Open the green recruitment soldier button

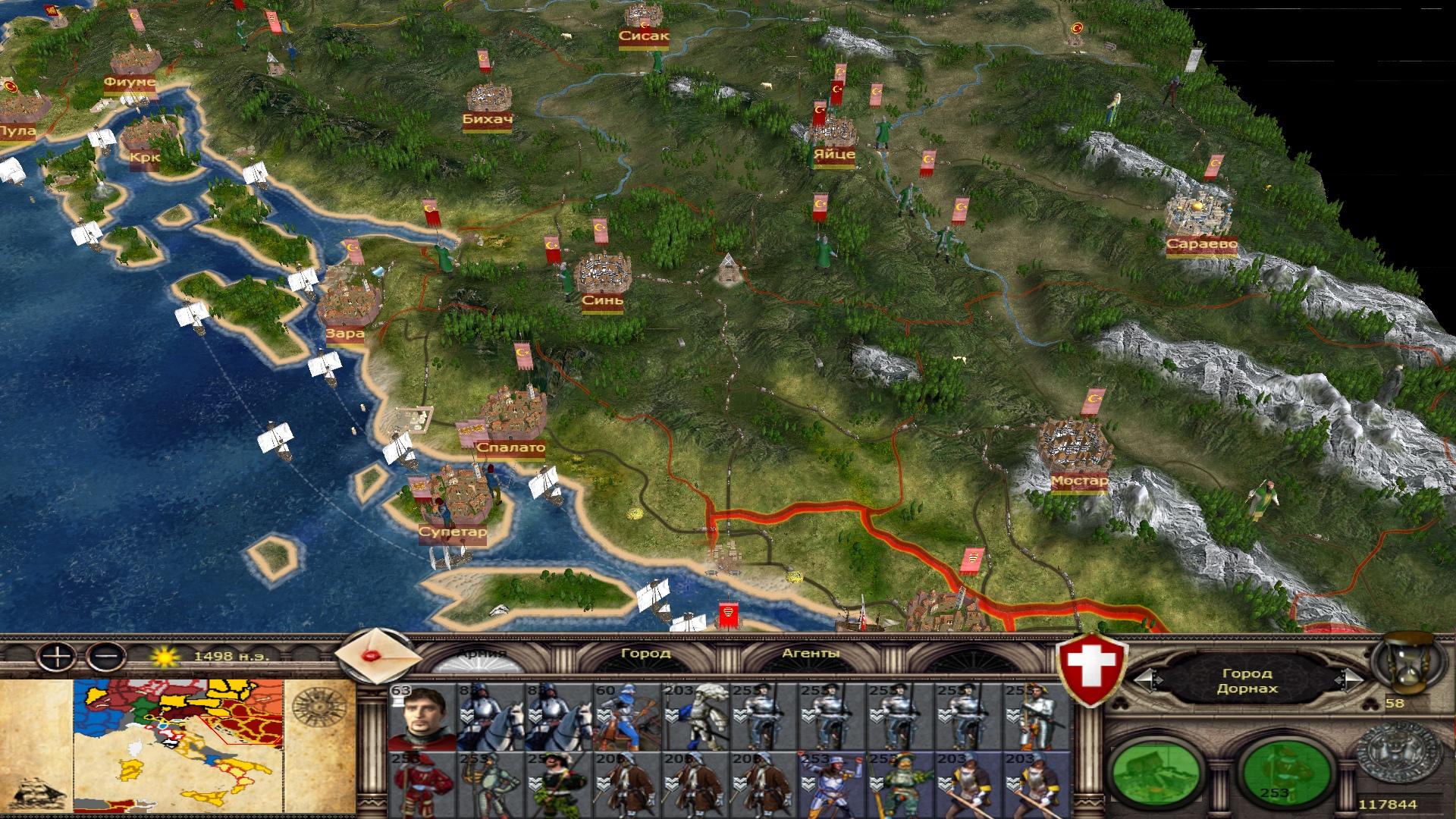tap(1284, 775)
